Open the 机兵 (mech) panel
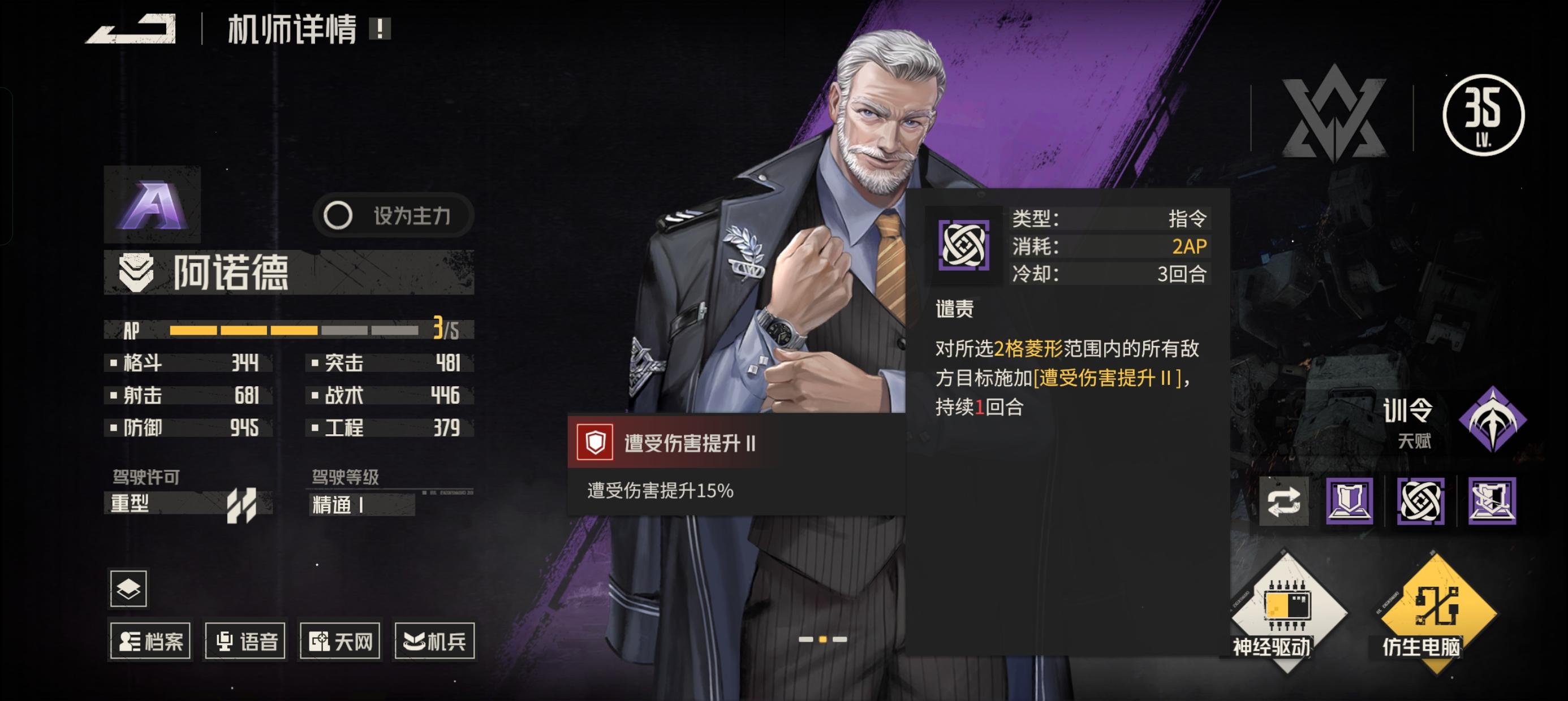Image resolution: width=1568 pixels, height=701 pixels. point(434,640)
